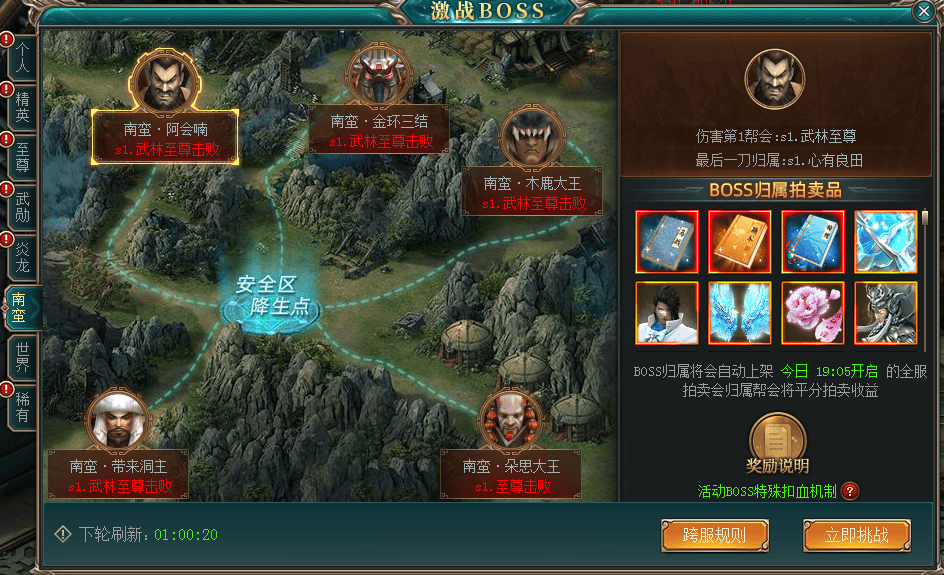This screenshot has height=575, width=944.
Task: Switch to the 炎龙 tab
Action: (x=23, y=256)
